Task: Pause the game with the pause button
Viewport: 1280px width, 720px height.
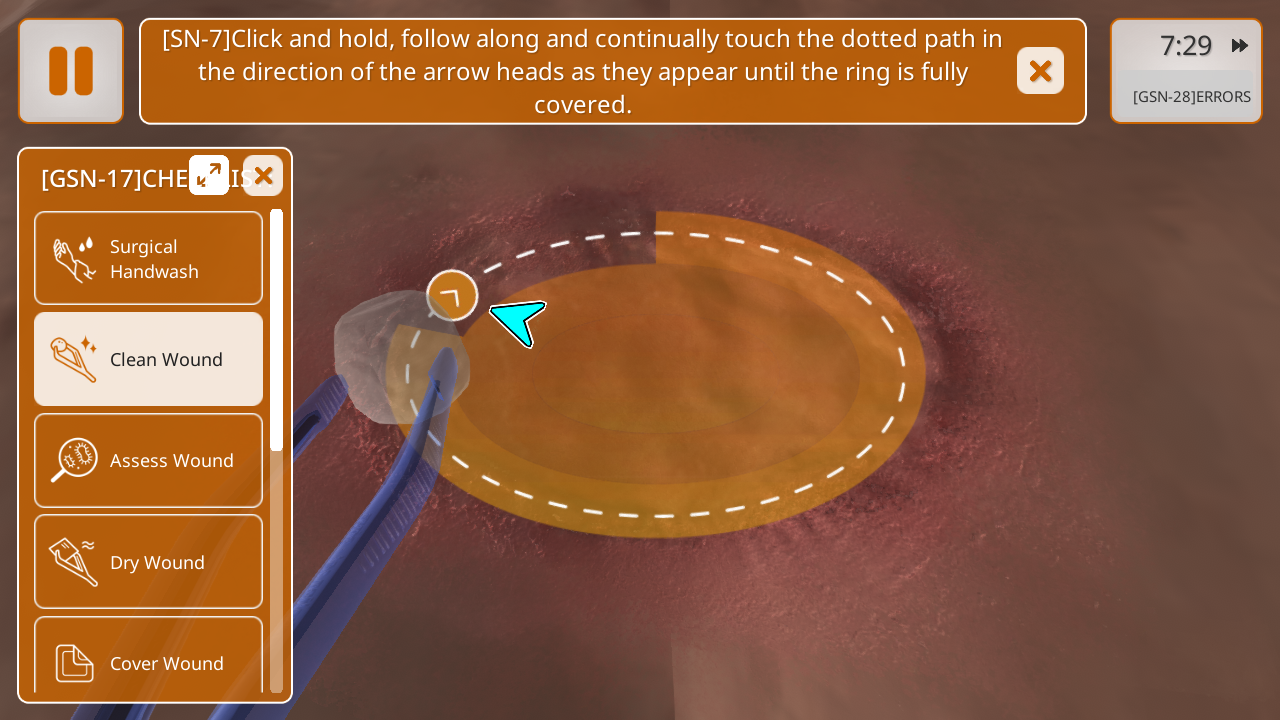Action: pos(71,71)
